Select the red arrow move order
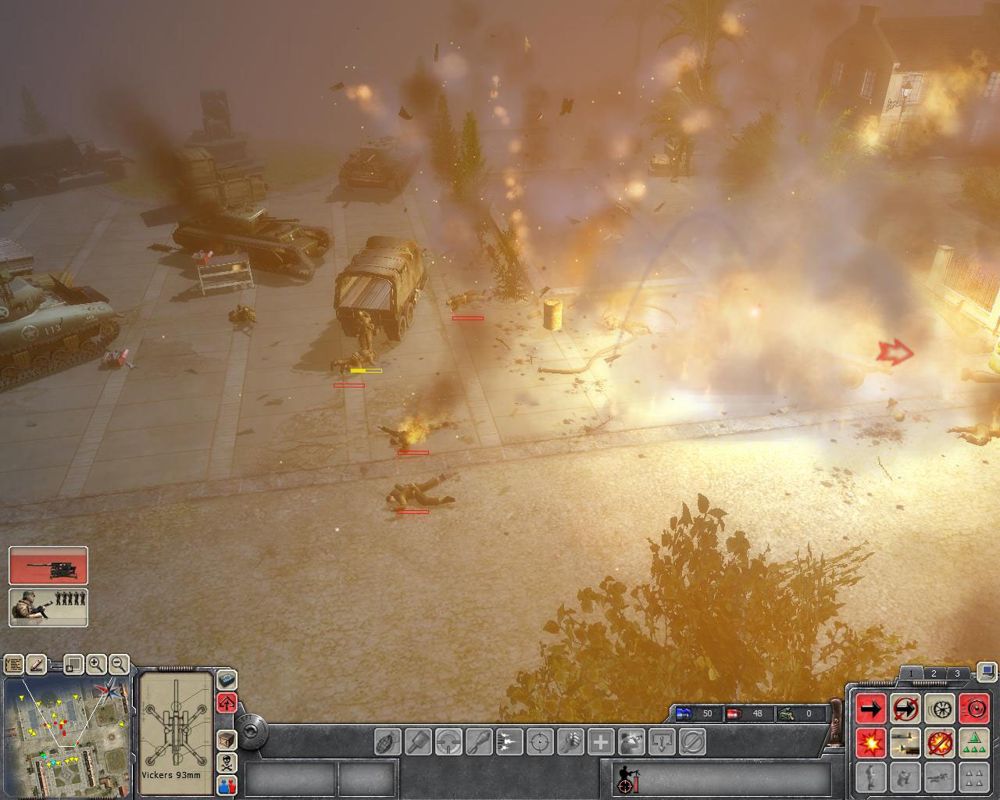Screen dimensions: 1000x800 click(x=870, y=709)
